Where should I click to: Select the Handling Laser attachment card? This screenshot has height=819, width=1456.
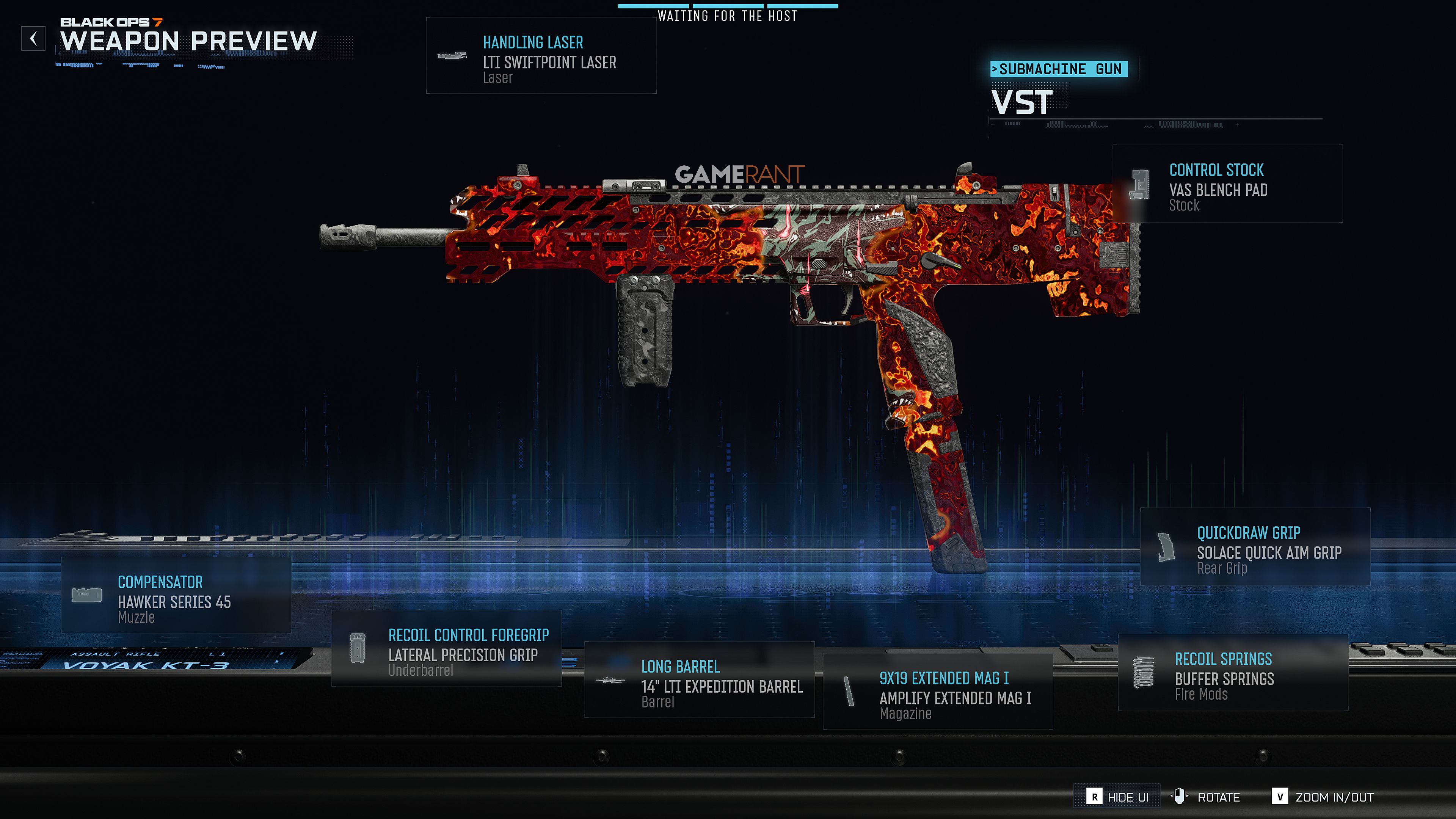[541, 56]
